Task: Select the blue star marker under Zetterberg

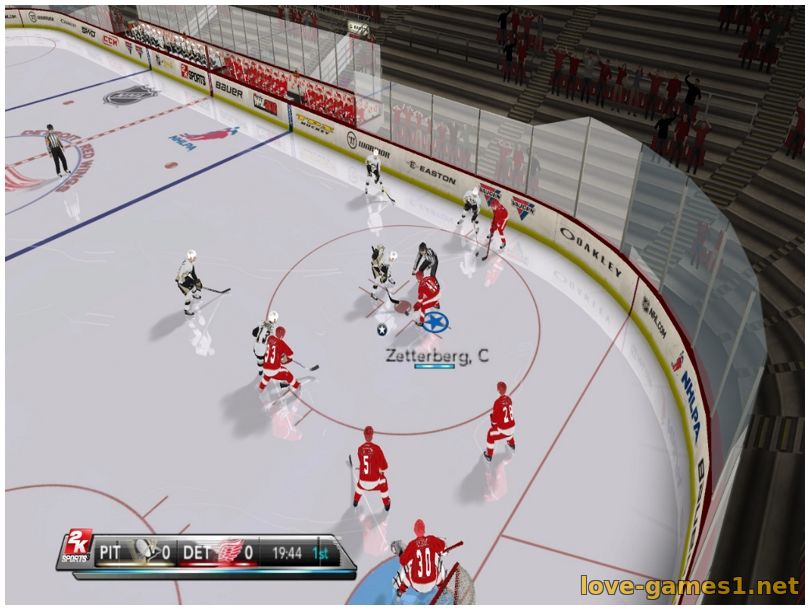Action: coord(434,322)
